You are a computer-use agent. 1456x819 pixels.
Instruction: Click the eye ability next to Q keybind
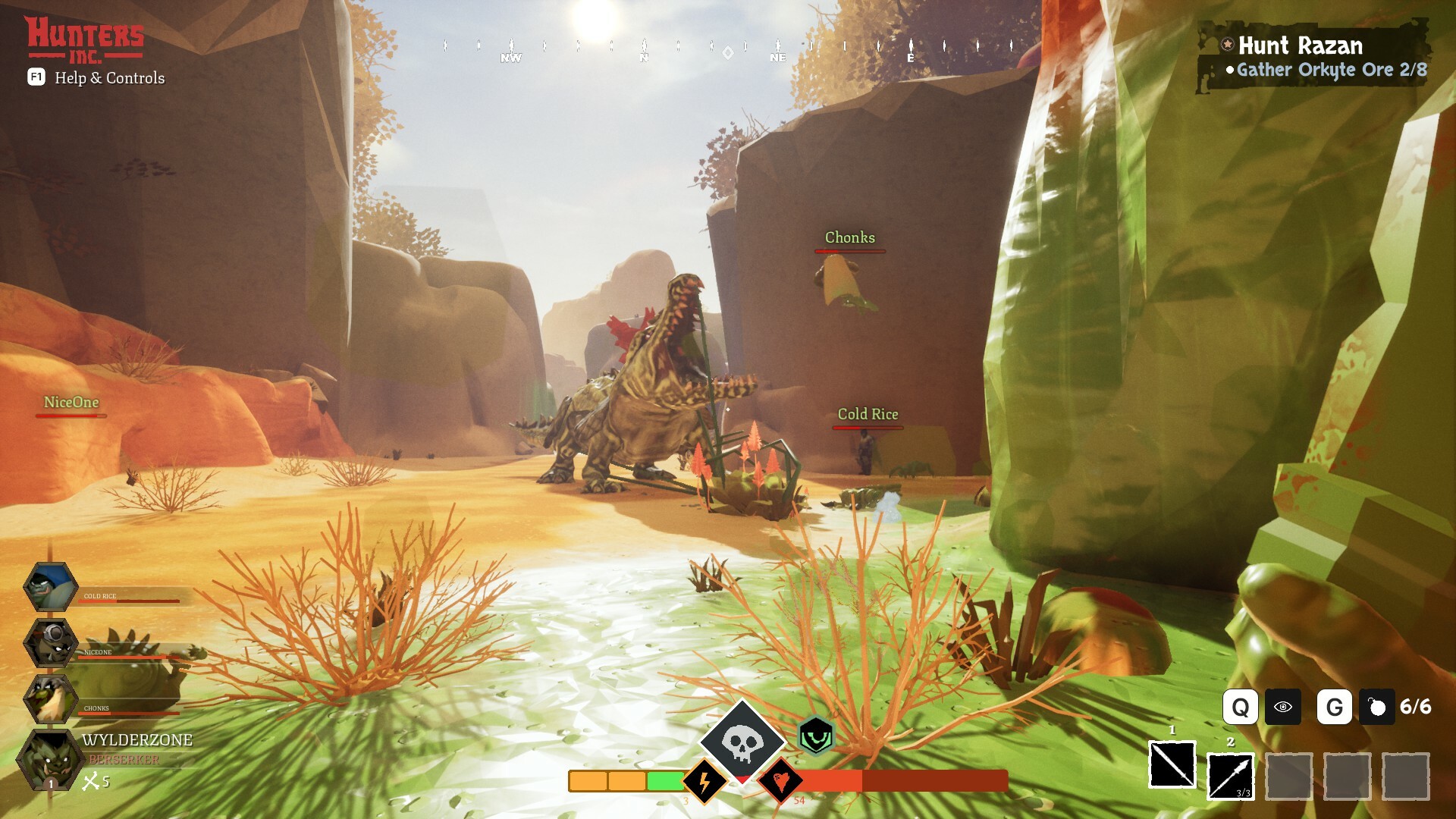1282,708
